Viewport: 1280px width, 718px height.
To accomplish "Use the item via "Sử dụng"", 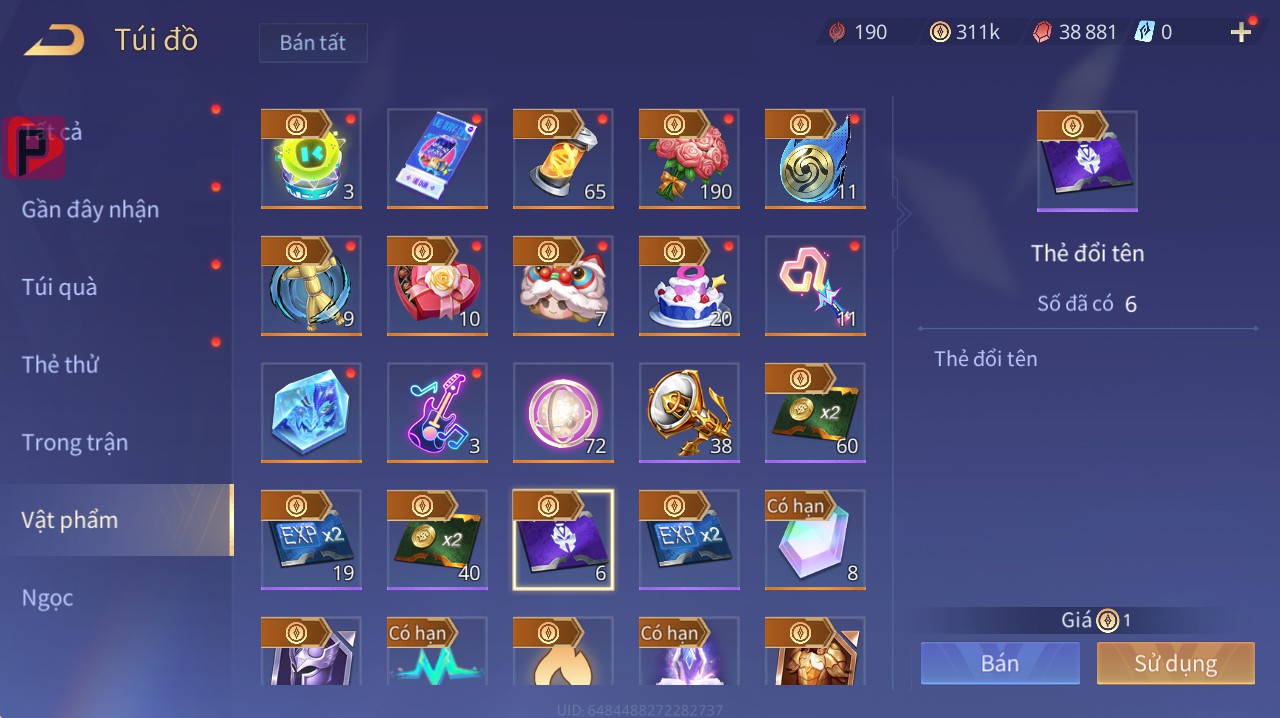I will tap(1175, 663).
